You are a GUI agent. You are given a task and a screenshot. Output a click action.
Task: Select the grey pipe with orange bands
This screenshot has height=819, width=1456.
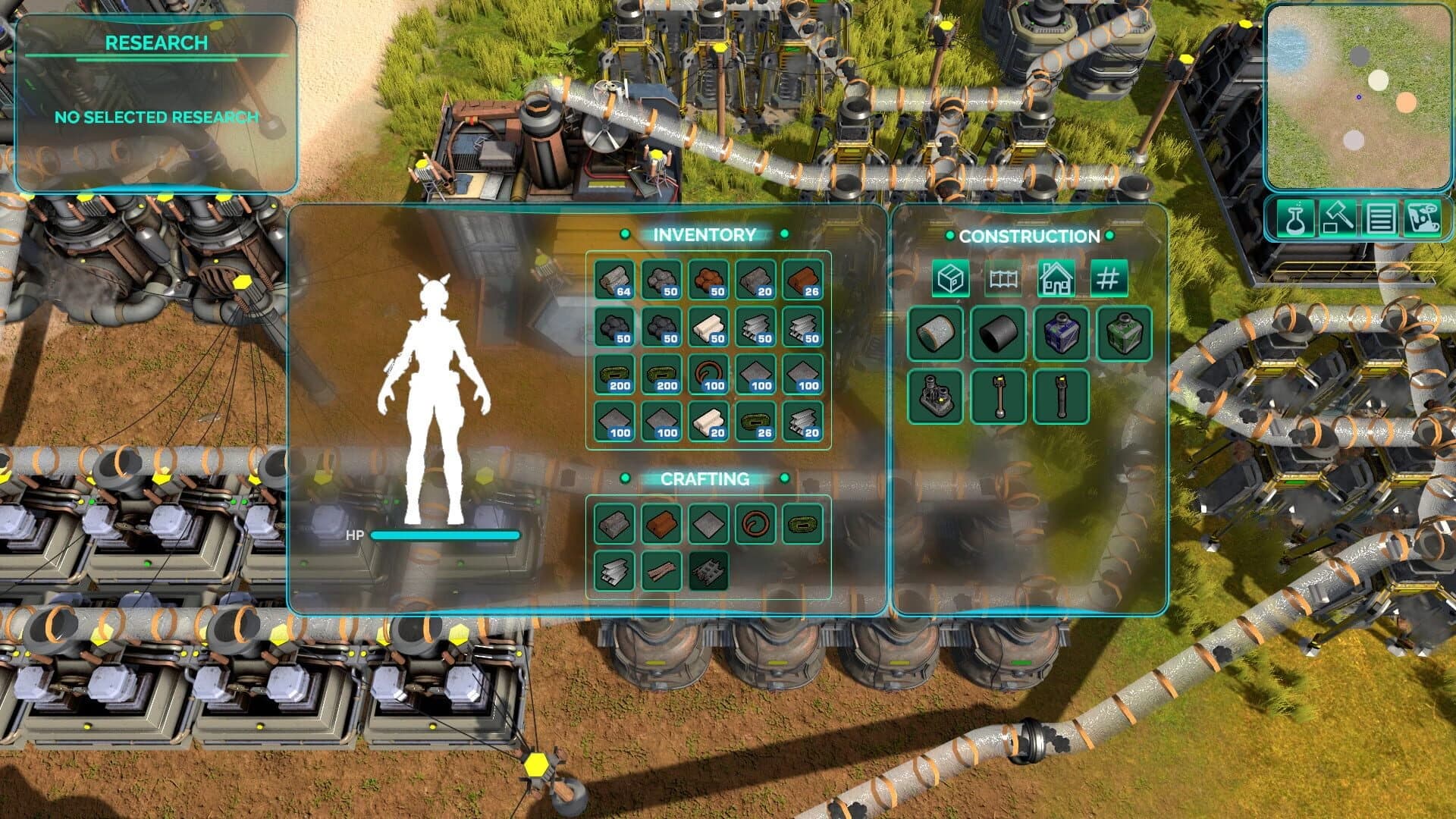click(x=936, y=334)
